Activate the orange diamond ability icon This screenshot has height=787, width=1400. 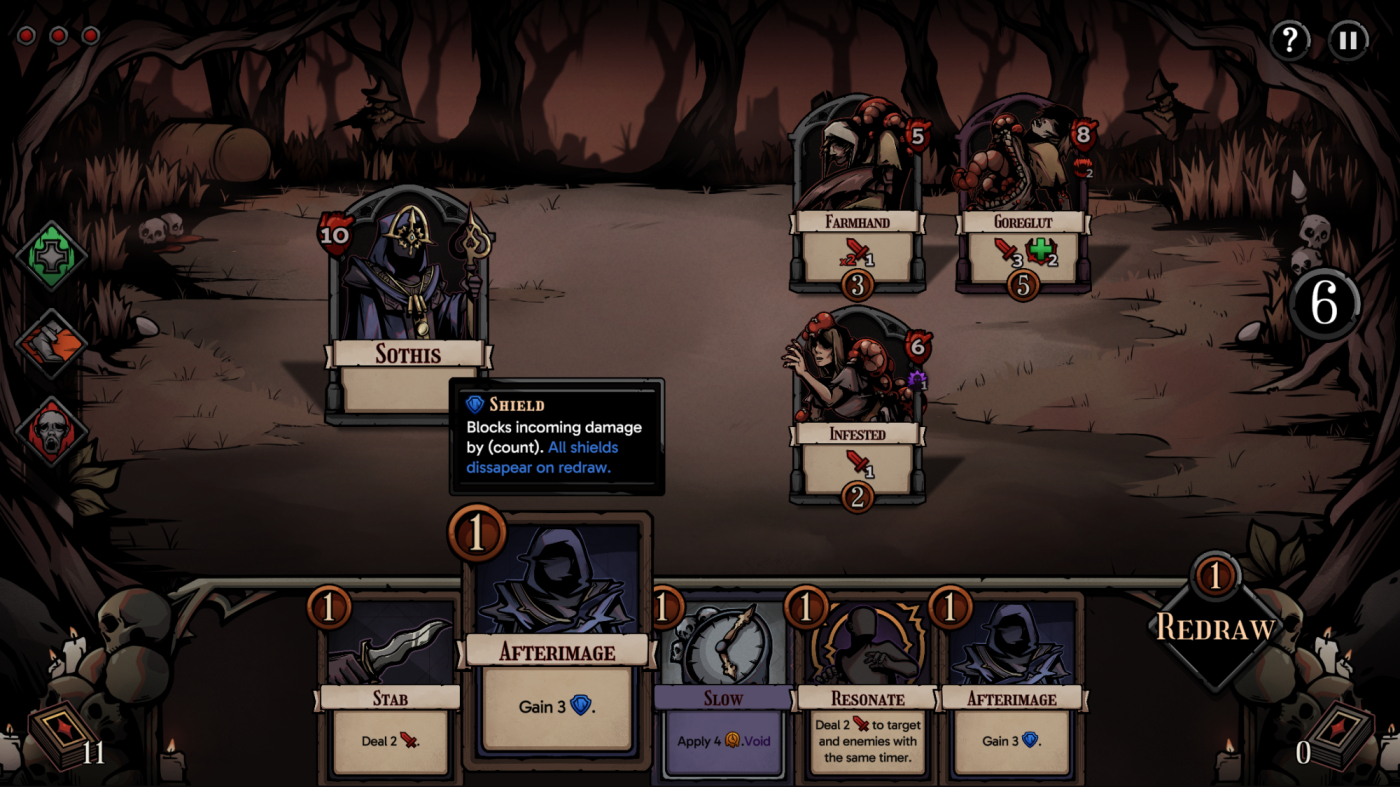click(x=52, y=343)
